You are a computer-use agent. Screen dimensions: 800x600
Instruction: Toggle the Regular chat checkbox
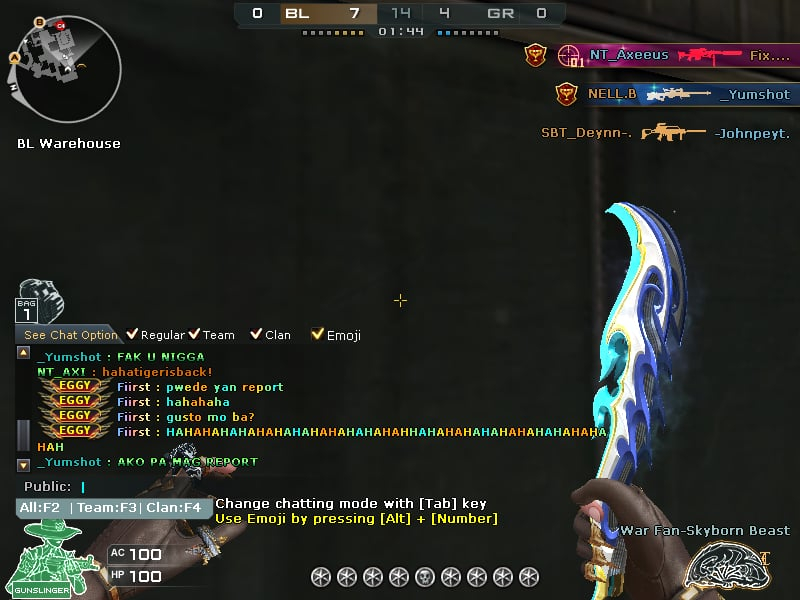click(x=130, y=335)
